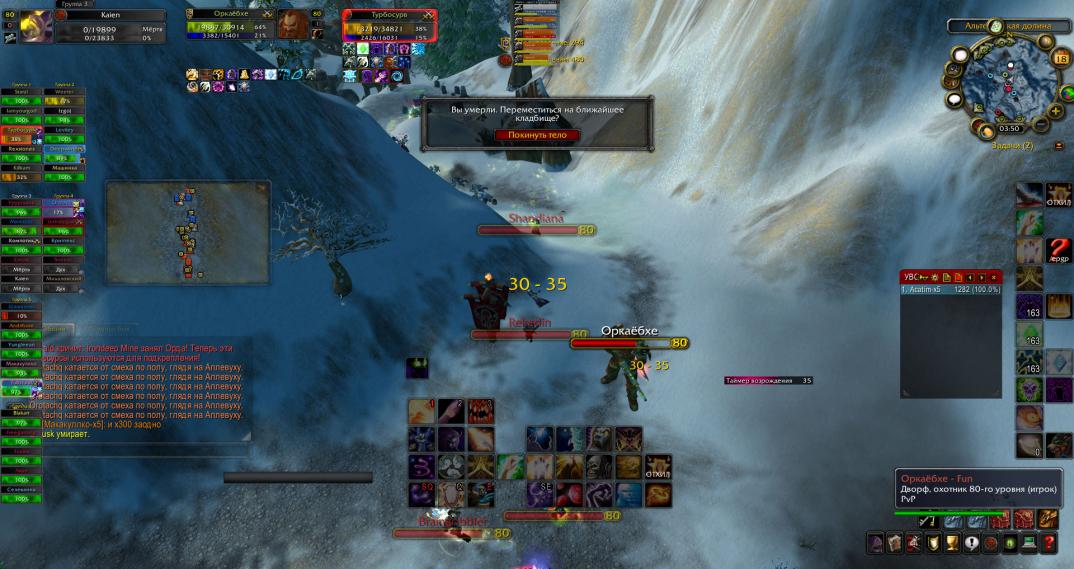Open the golden trophy achievements button

coord(953,543)
